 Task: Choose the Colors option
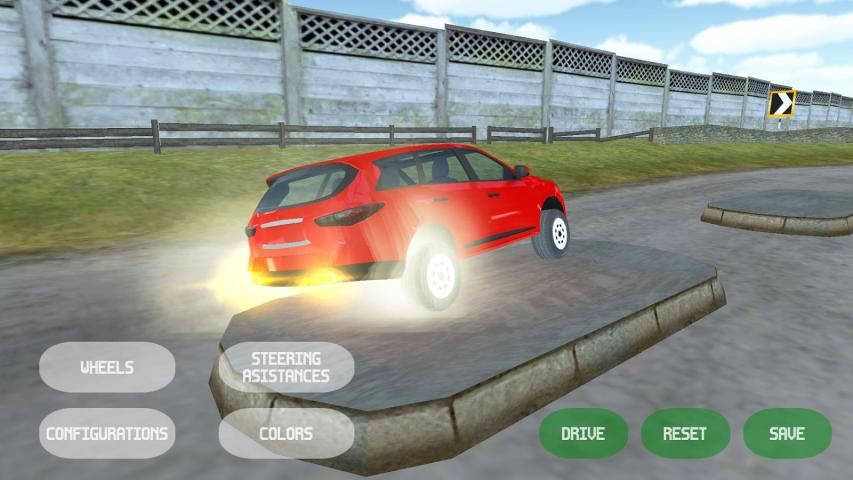[286, 433]
